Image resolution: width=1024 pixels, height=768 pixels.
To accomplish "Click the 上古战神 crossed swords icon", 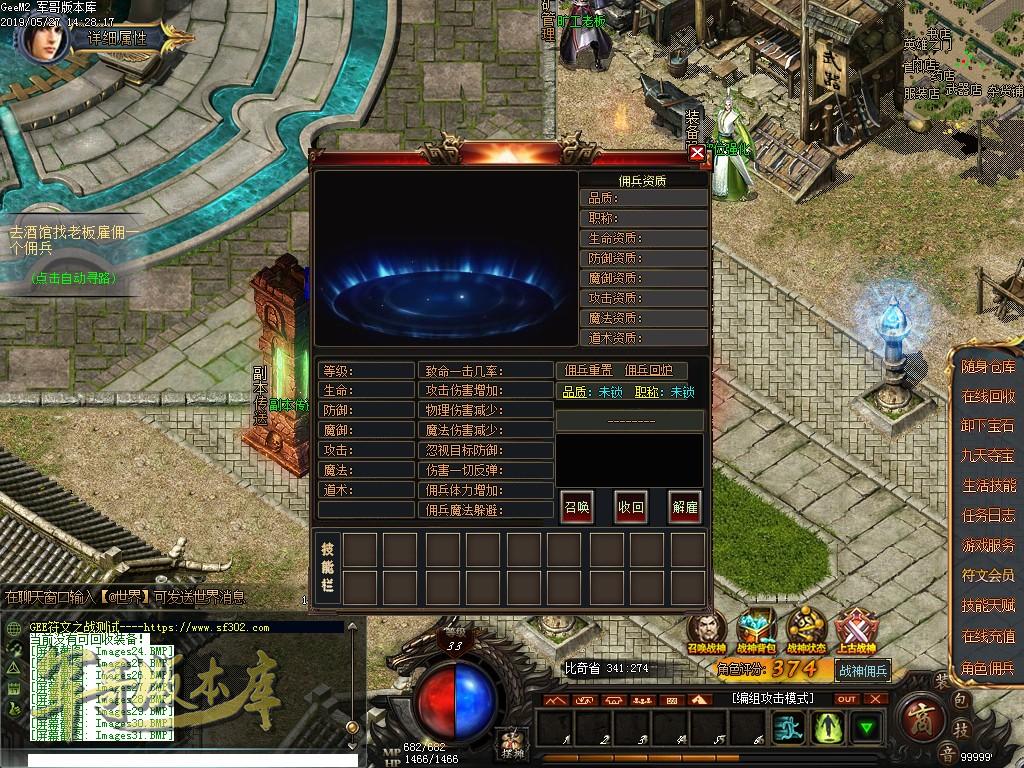I will [x=856, y=630].
